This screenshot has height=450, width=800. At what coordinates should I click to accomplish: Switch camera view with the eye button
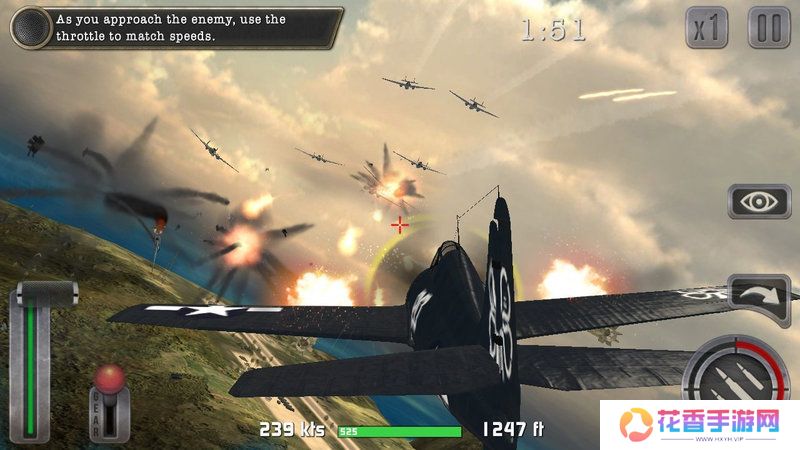tap(759, 201)
